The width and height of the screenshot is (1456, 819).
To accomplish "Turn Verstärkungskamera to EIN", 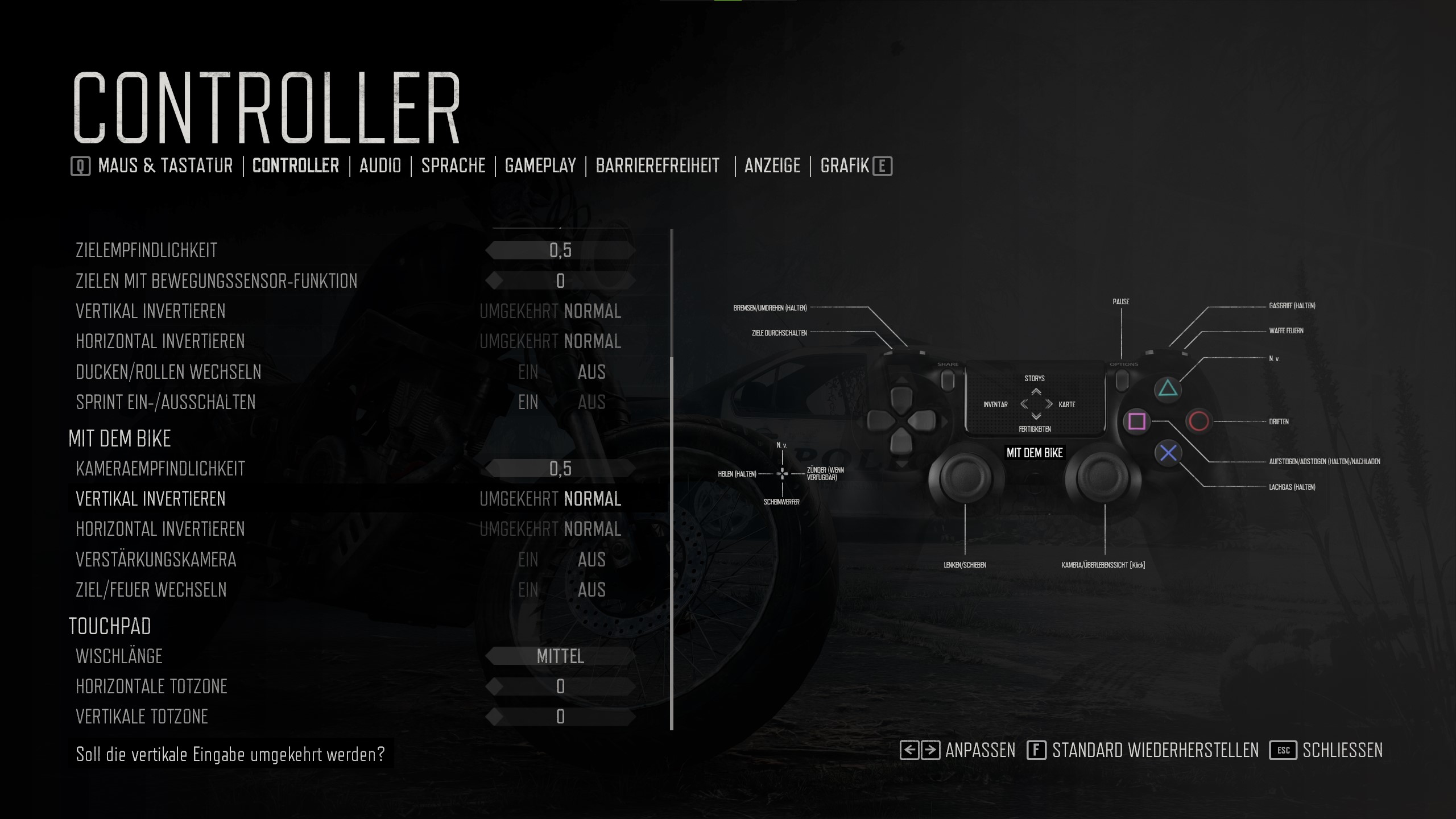I will (x=528, y=560).
